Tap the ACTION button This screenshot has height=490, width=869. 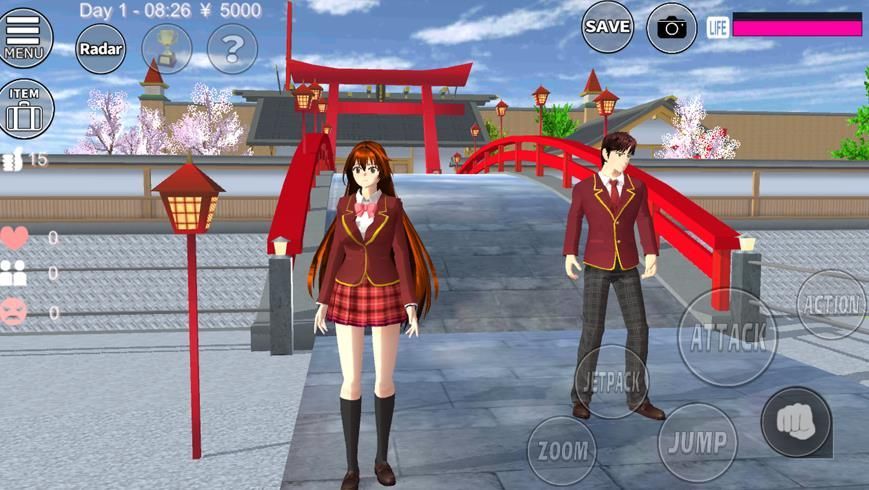[x=832, y=304]
